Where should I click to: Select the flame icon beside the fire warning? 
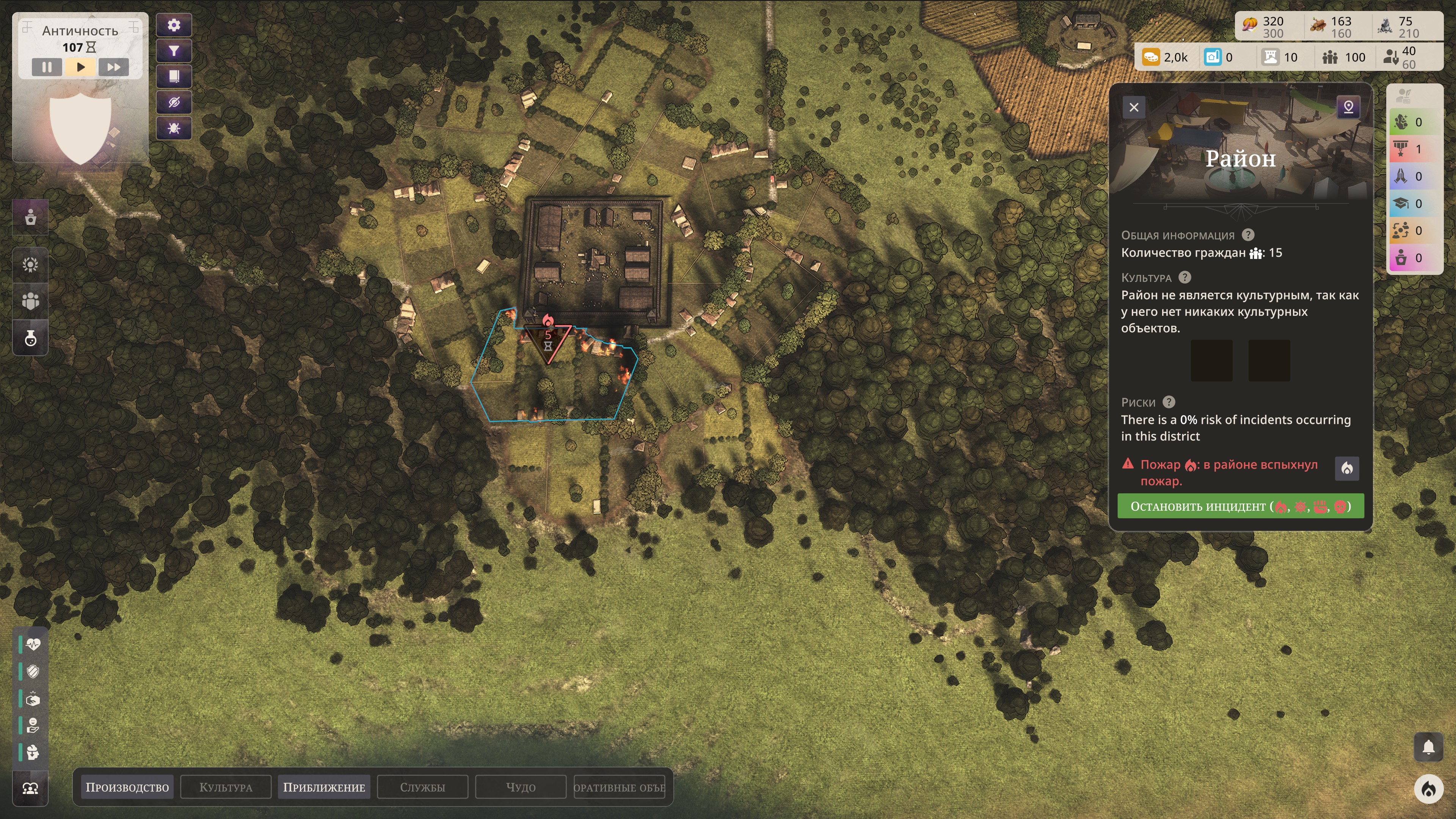(1347, 468)
